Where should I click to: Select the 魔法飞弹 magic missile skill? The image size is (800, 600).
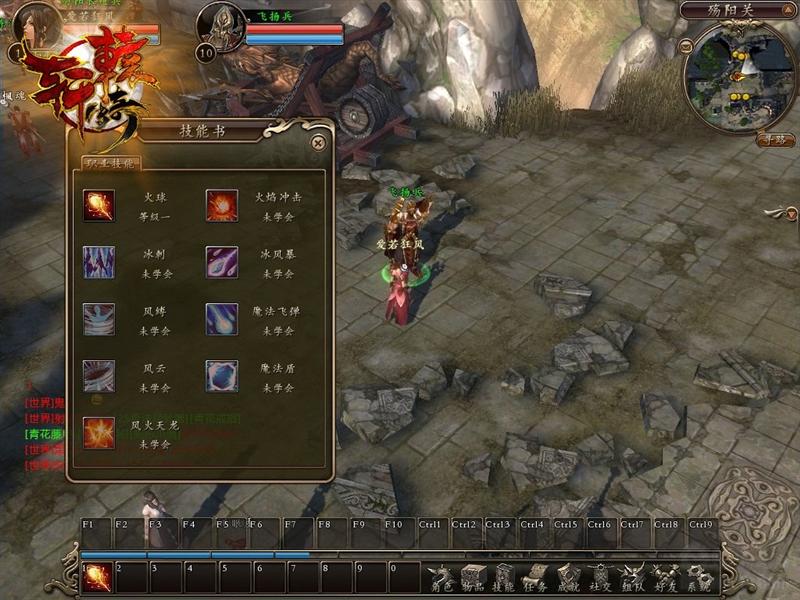point(222,319)
